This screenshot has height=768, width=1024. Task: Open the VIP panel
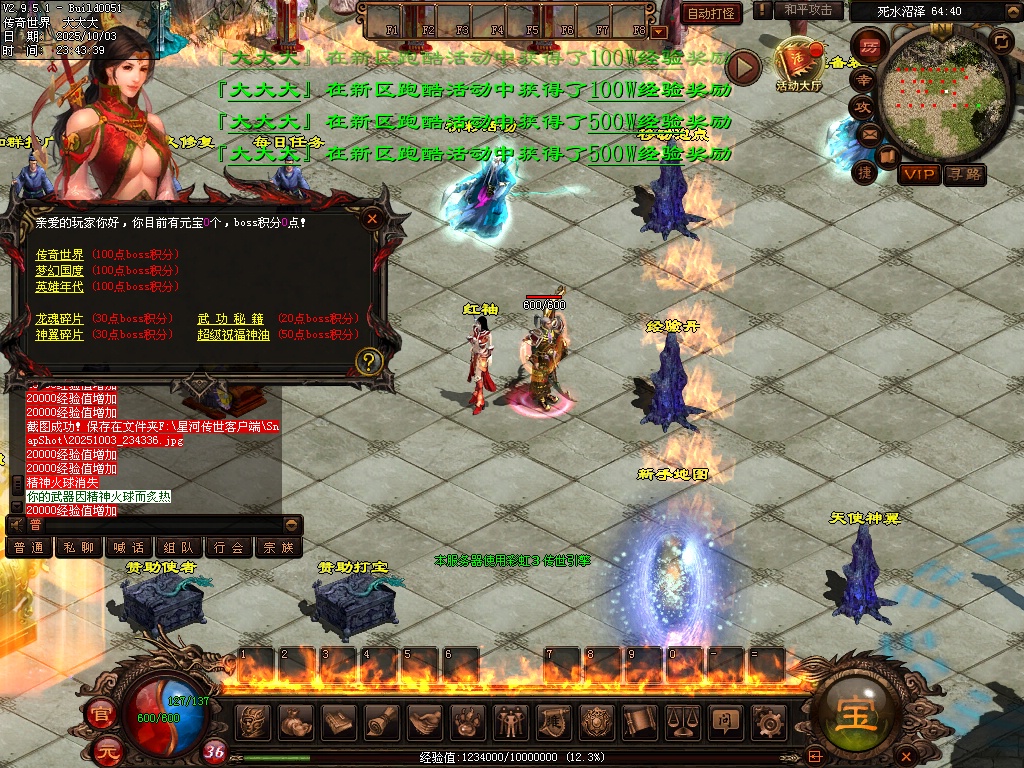point(919,175)
